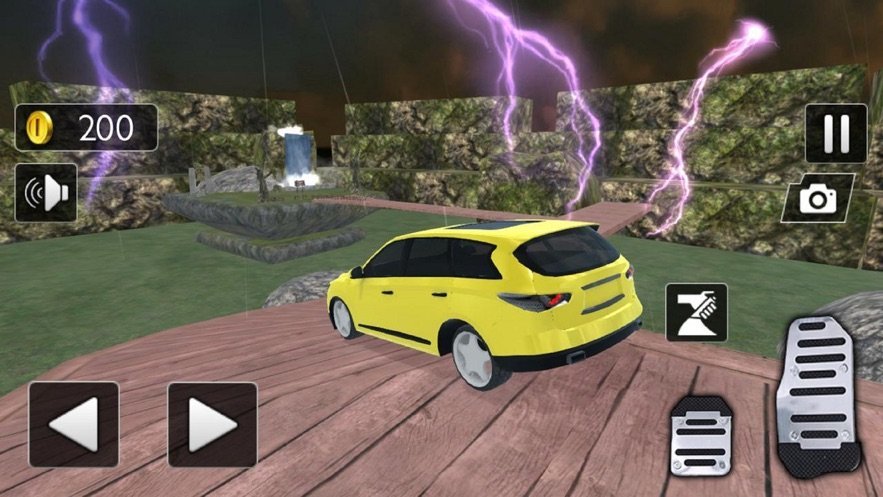Pause the game
This screenshot has height=497, width=883.
836,133
